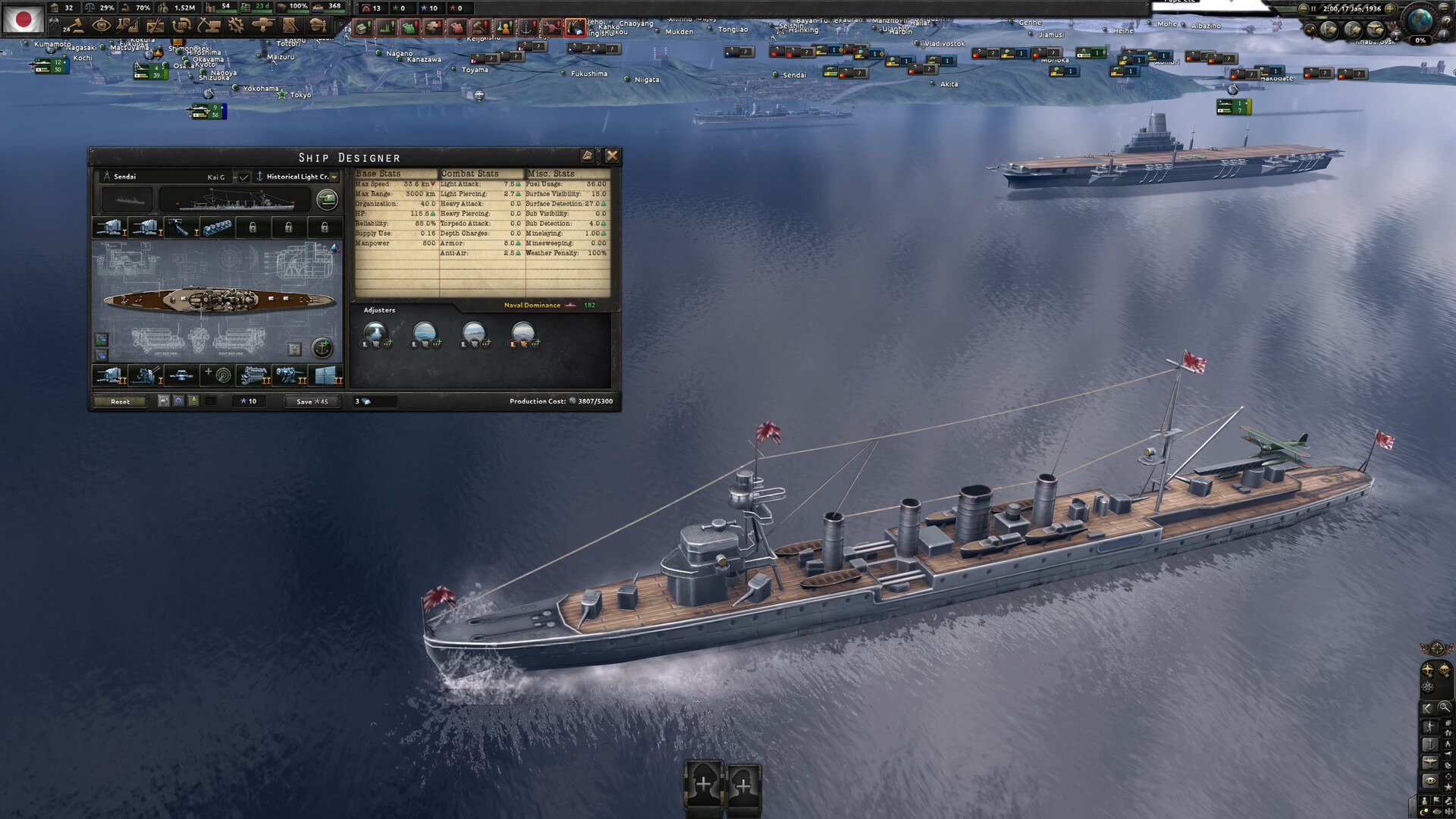Viewport: 1456px width, 819px height.
Task: Click the anchor naval alert icon
Action: coord(527,28)
